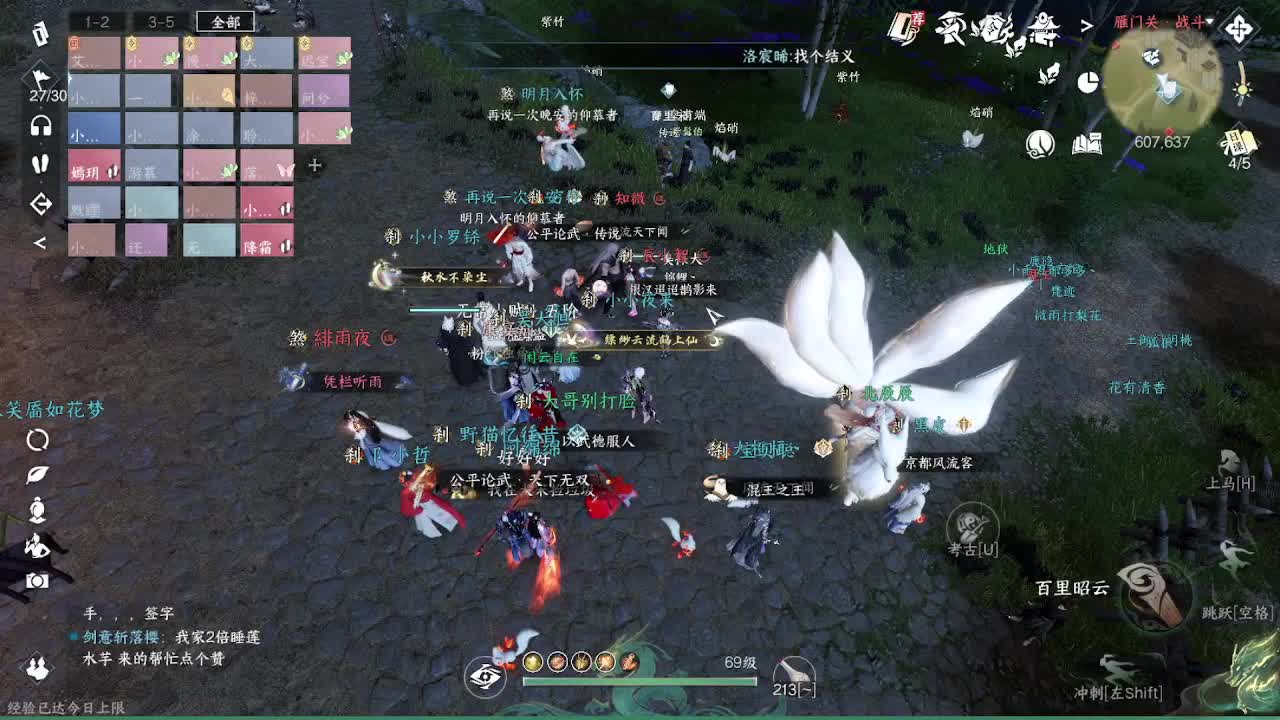Open the navigation compass icon in top-right corner
Image resolution: width=1280 pixels, height=720 pixels.
(1240, 27)
